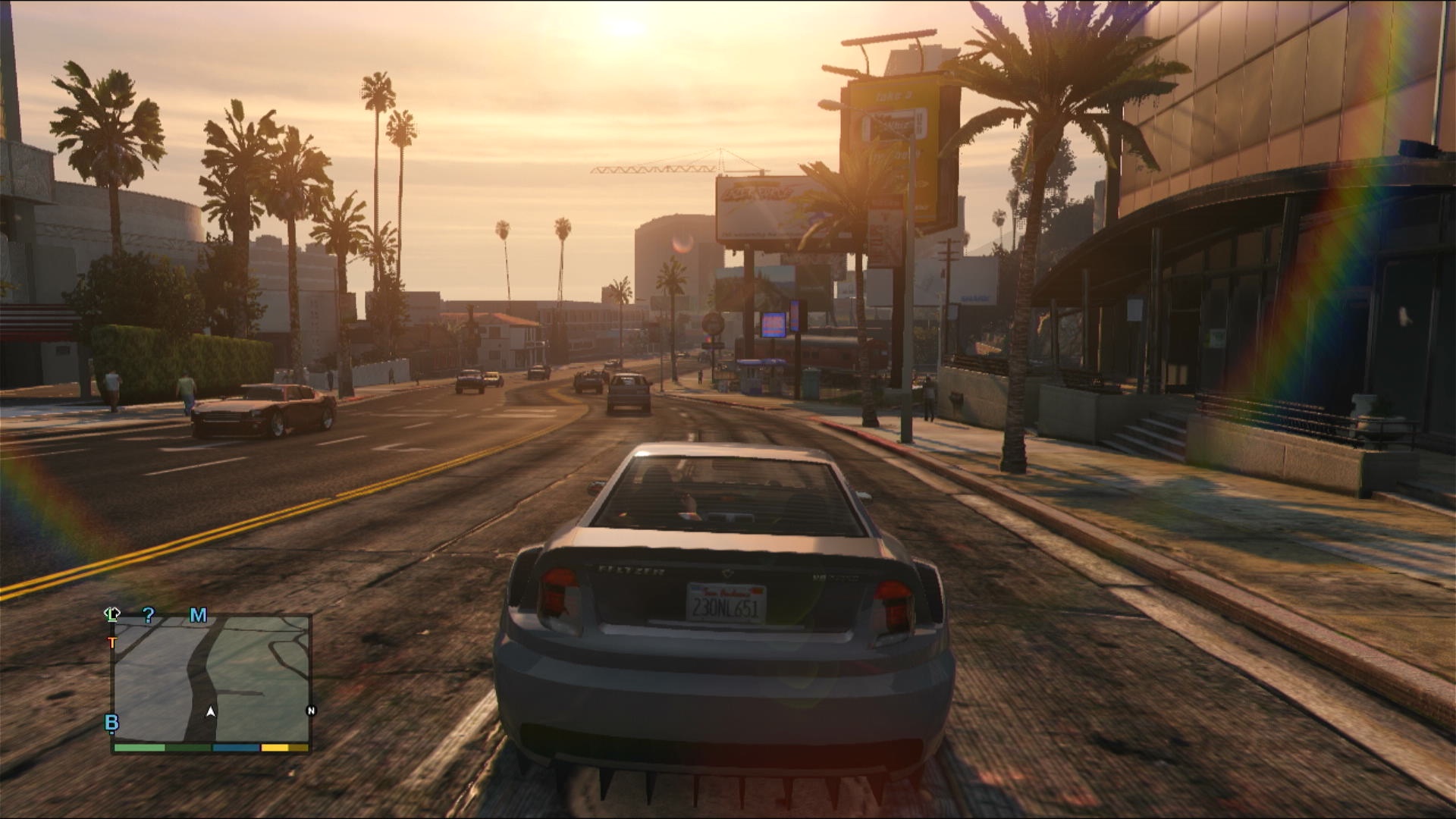This screenshot has width=1456, height=819.
Task: Toggle the blue special ability bar segment
Action: coord(235,748)
